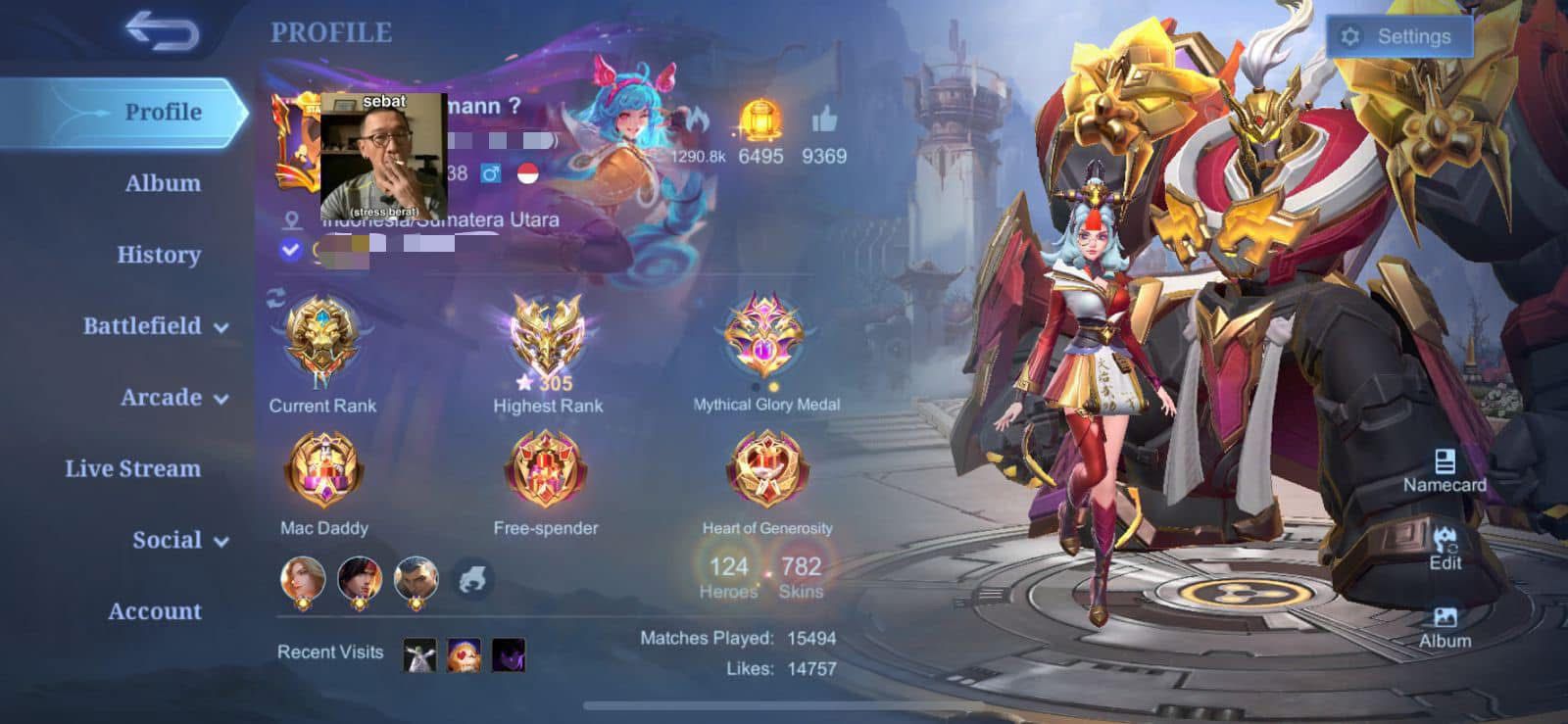Screen dimensions: 1568x724
Task: Click the location pin beside Indonesia/Sumatera Utara
Action: 288,219
